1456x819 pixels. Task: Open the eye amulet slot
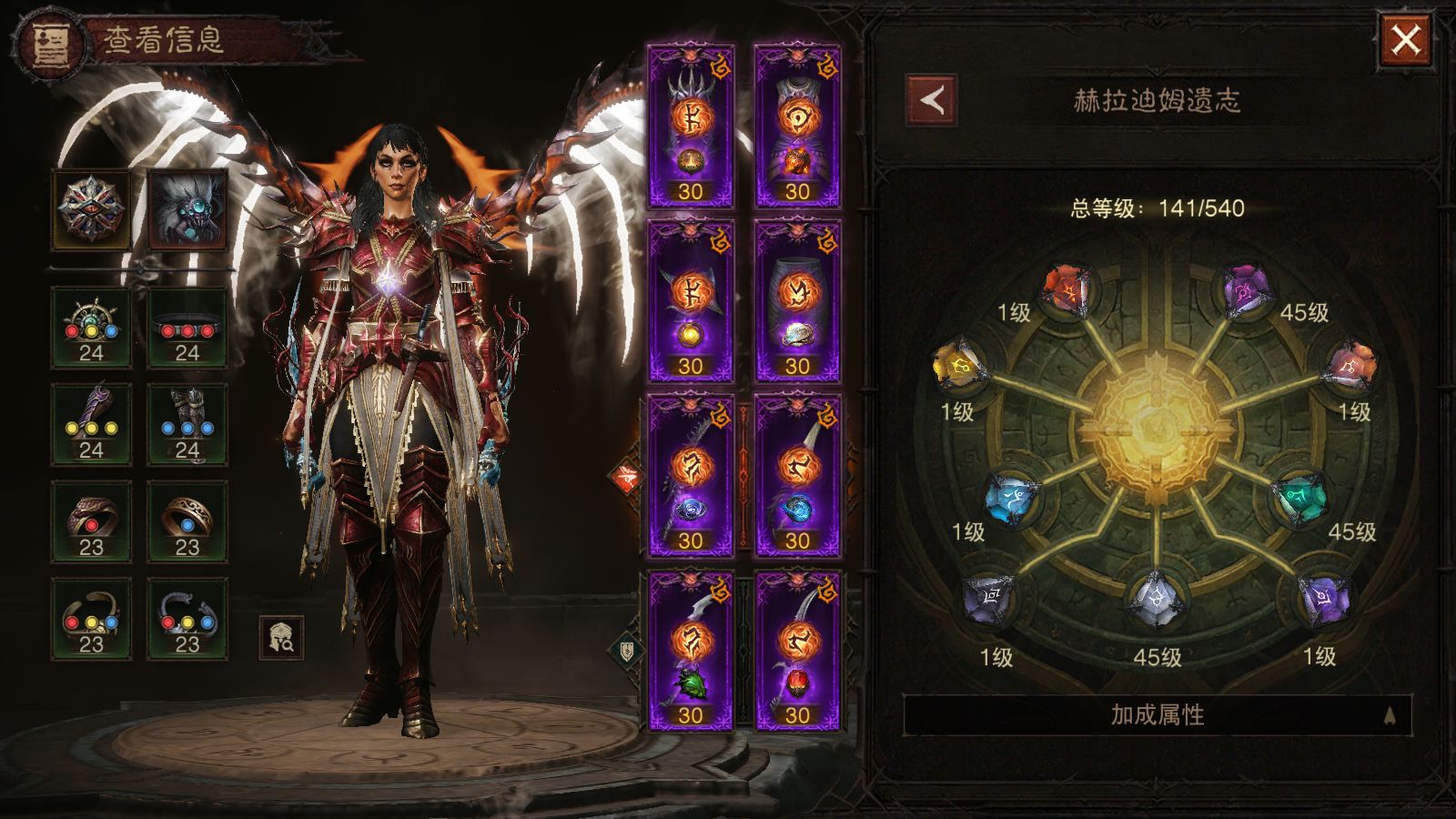[91, 208]
